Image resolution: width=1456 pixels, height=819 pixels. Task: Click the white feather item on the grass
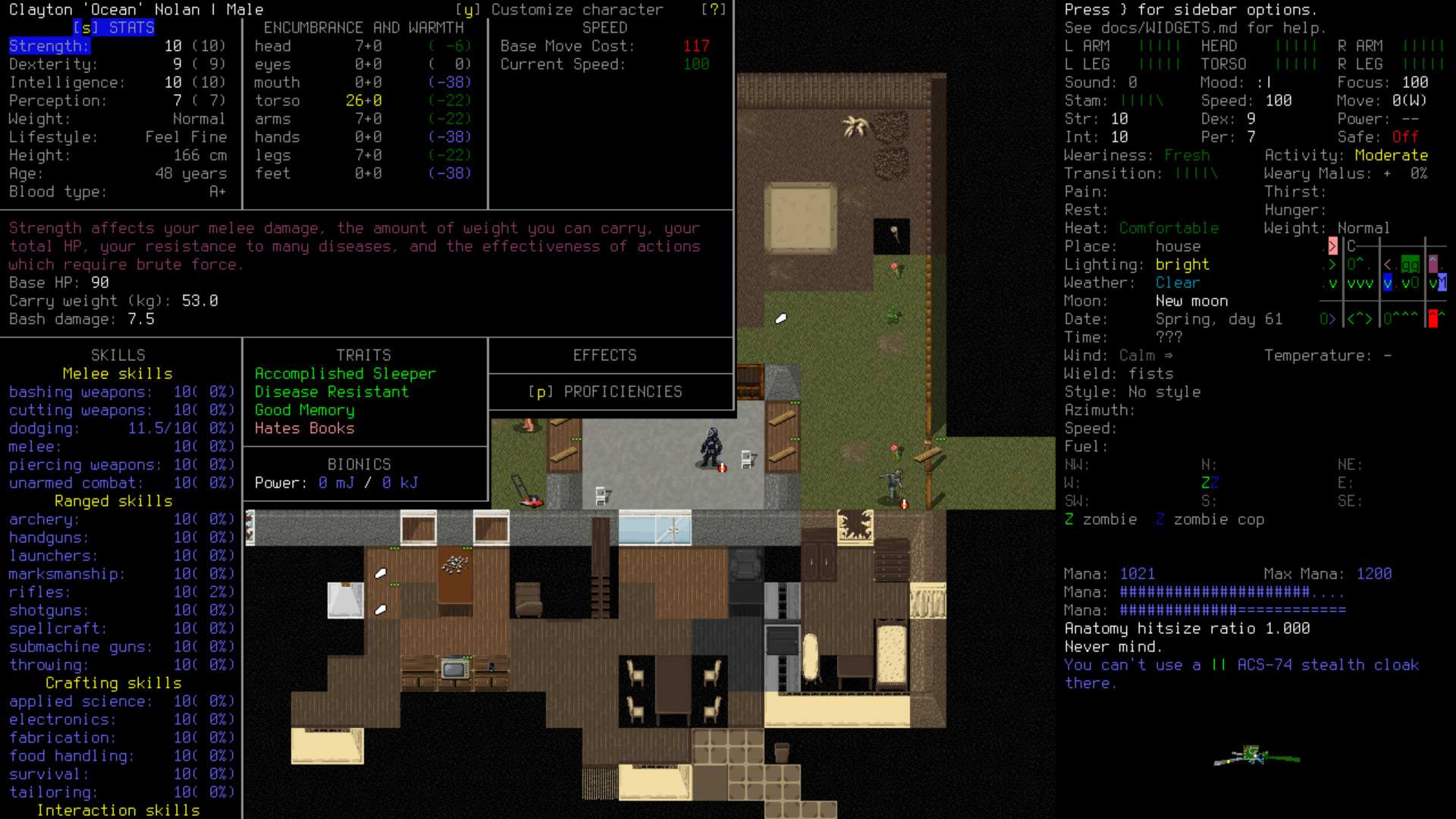pyautogui.click(x=781, y=318)
